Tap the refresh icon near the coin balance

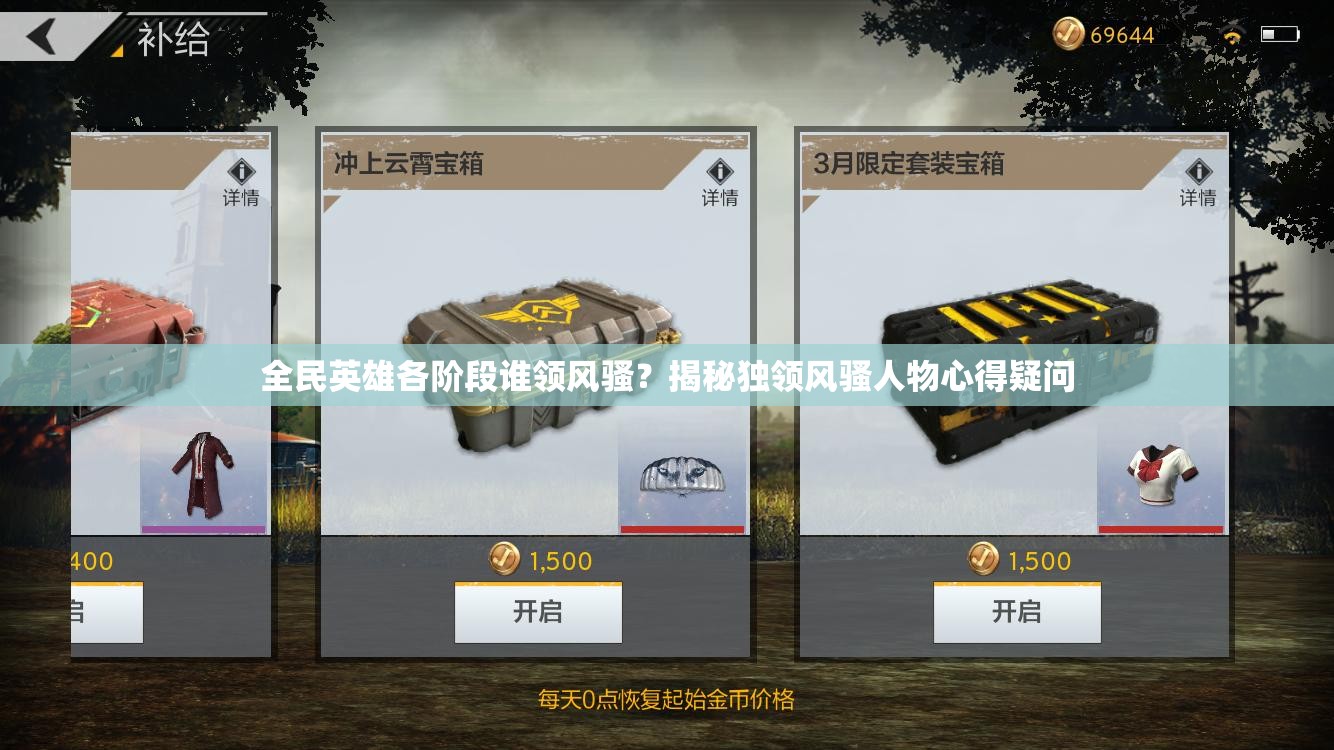pos(1231,32)
